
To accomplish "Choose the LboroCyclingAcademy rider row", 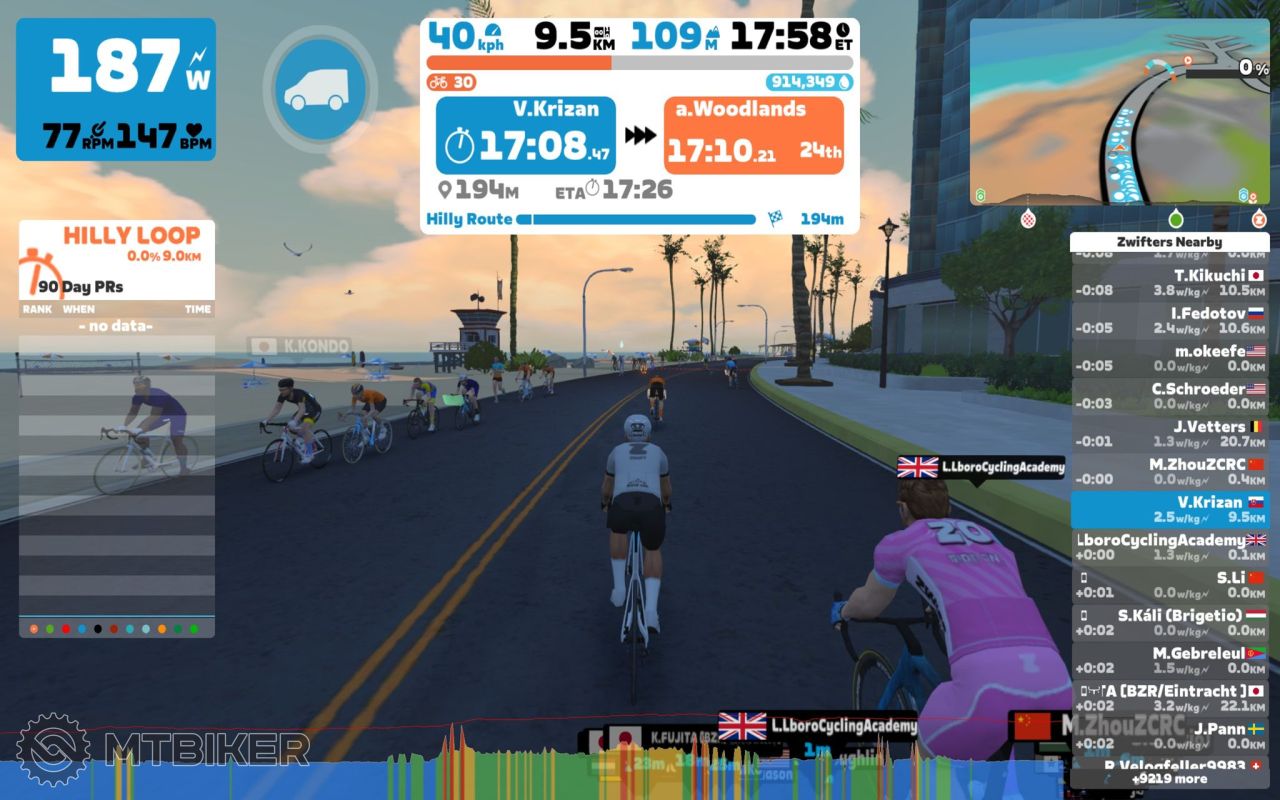I will [1169, 547].
